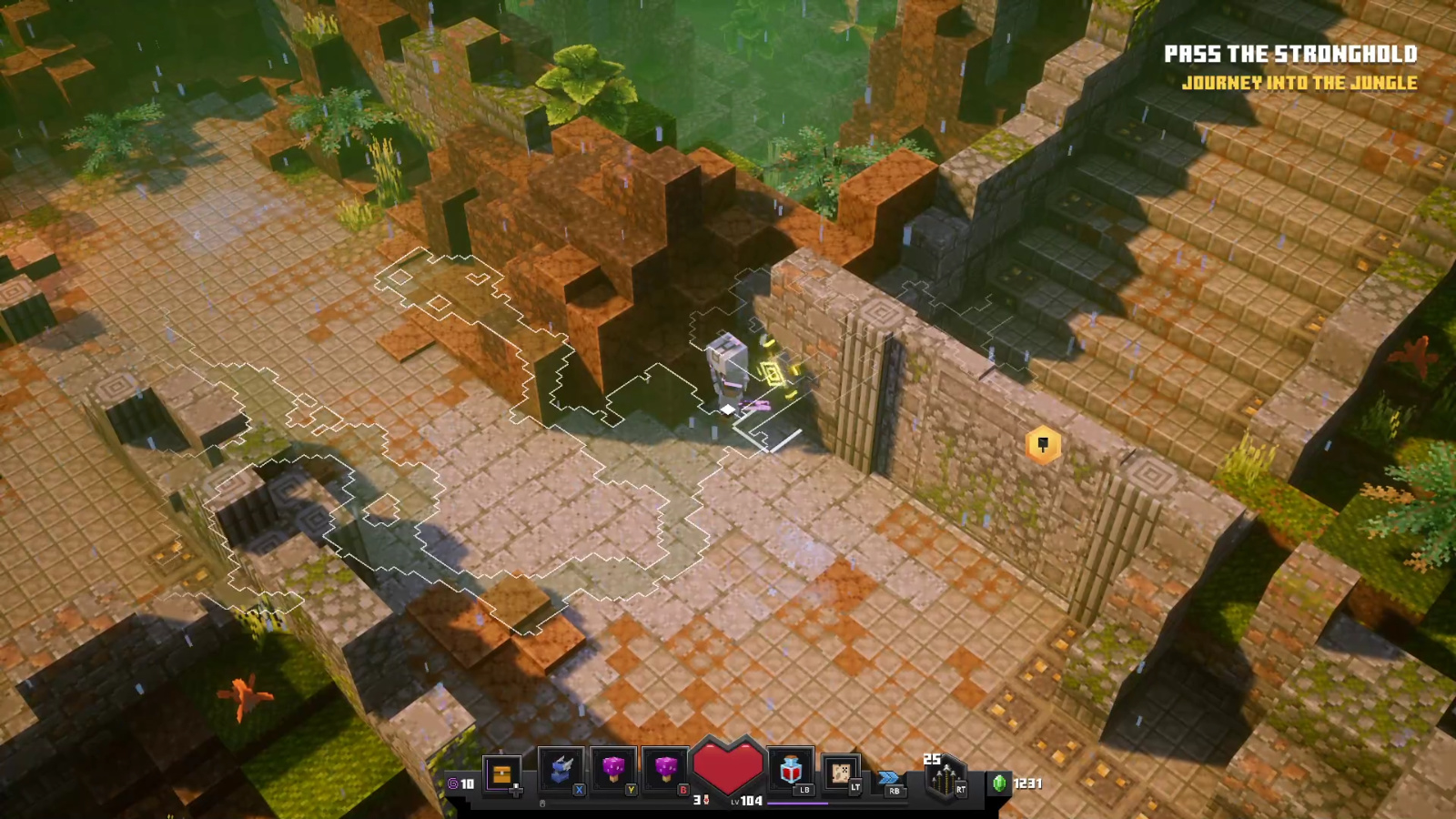The width and height of the screenshot is (1456, 819).
Task: Open the map scroll icon
Action: coord(842,773)
